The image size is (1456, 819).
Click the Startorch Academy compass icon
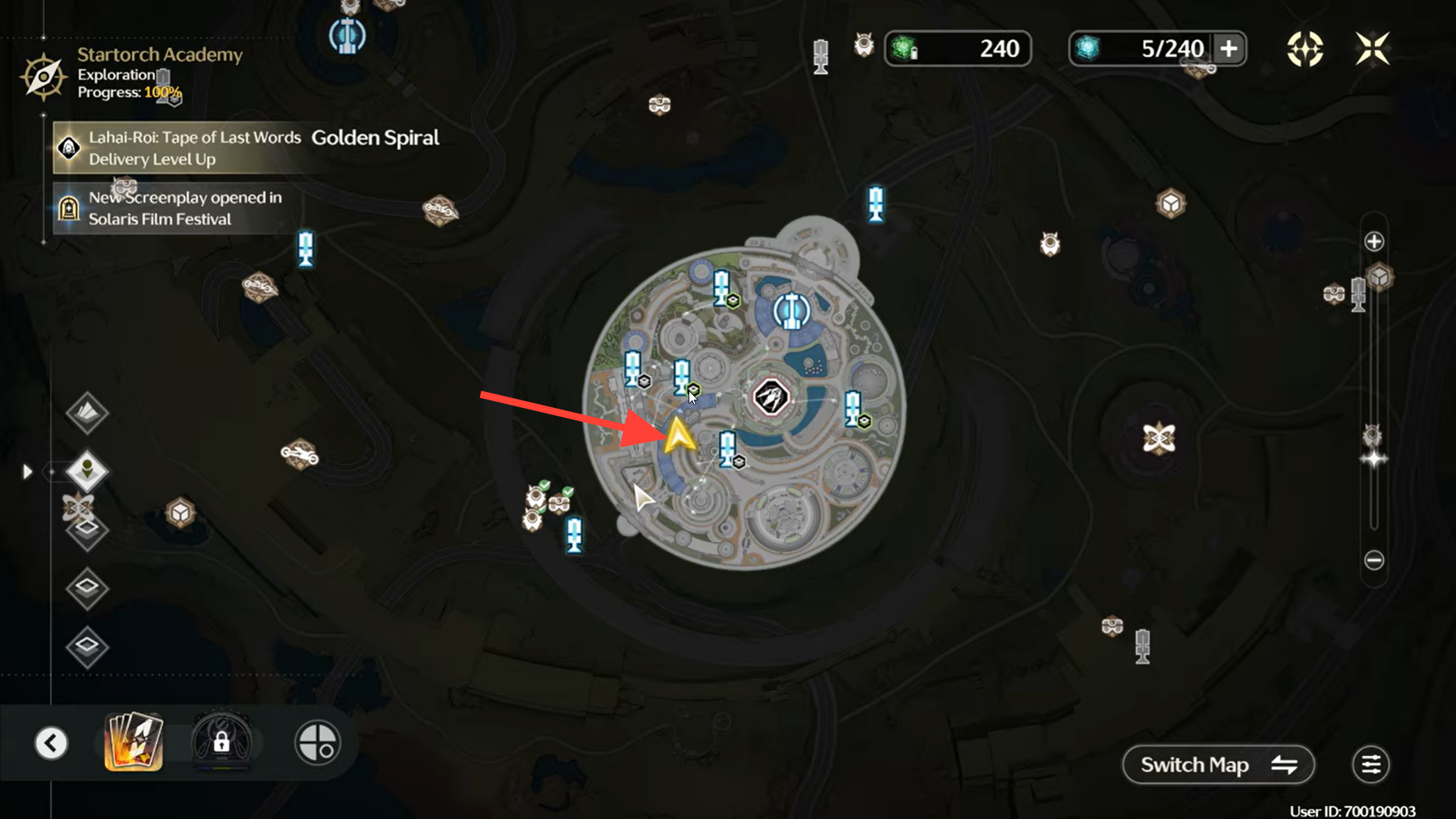[43, 76]
